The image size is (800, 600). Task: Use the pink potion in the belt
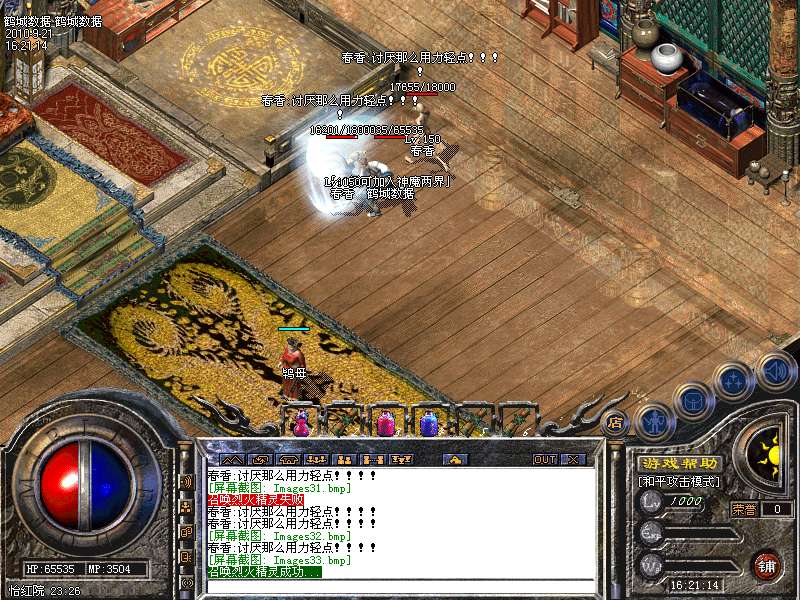coord(386,423)
